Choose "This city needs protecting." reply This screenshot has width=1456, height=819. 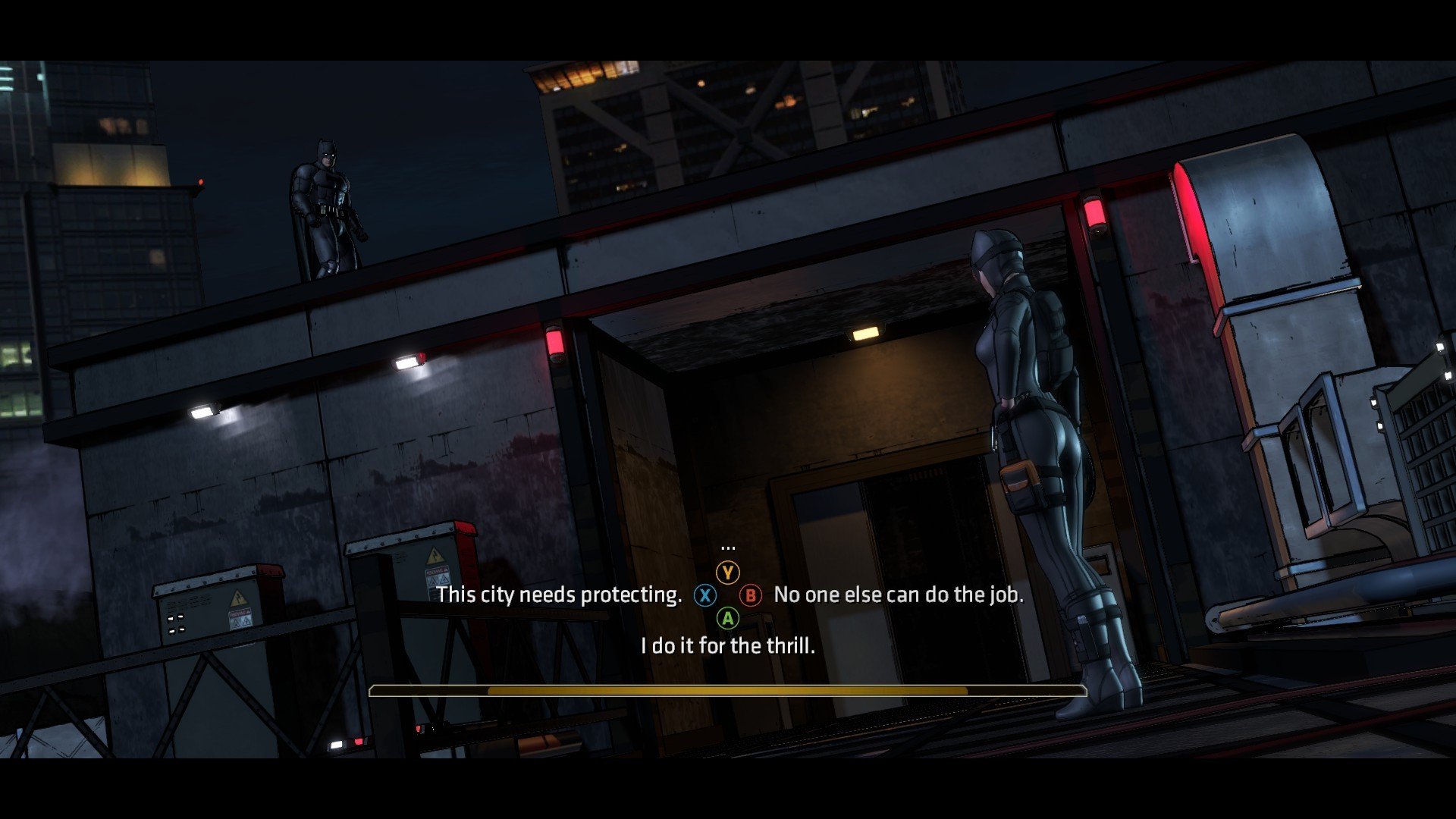[x=559, y=595]
